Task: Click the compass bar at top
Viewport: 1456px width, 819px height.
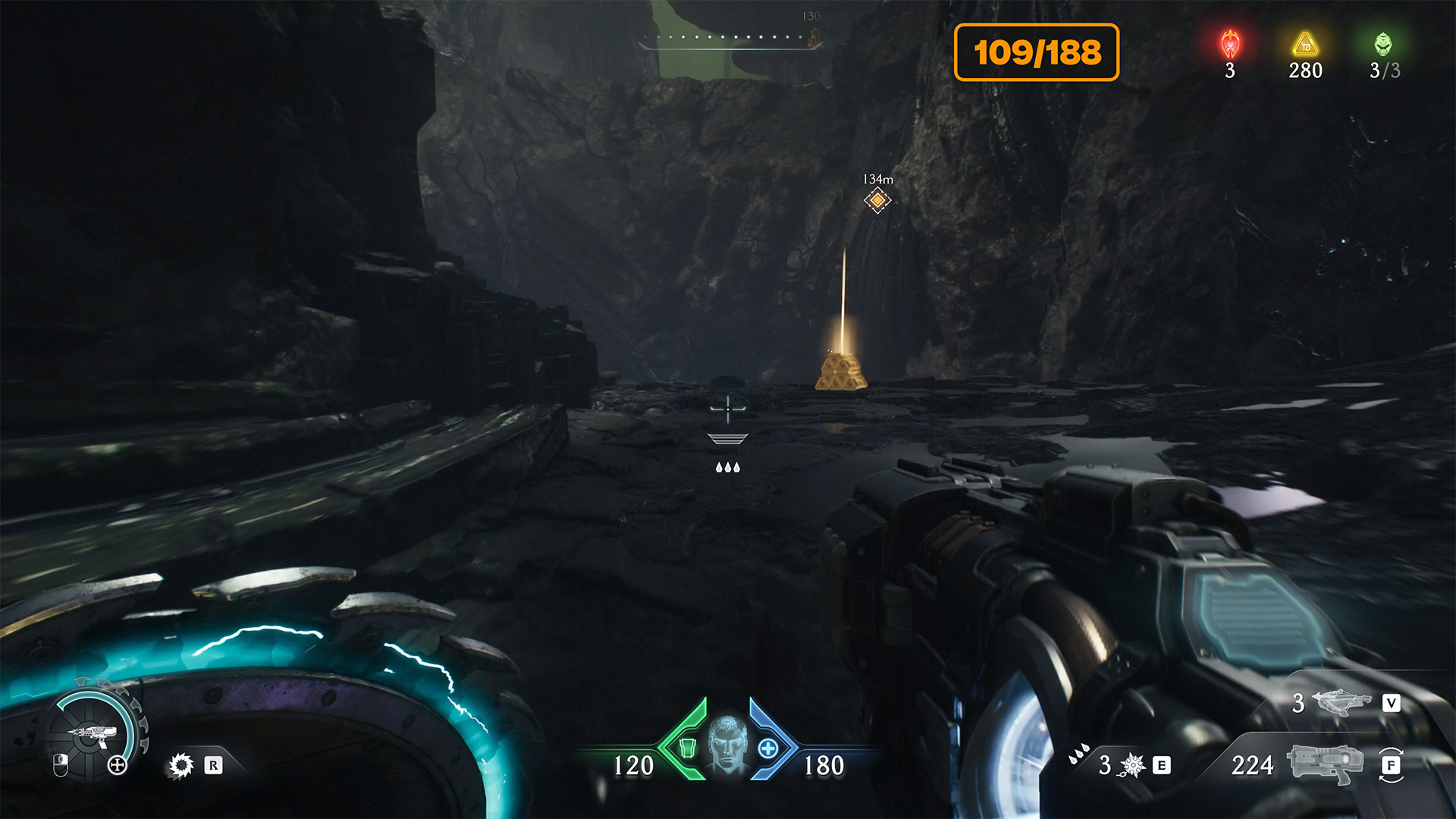Action: 730,38
